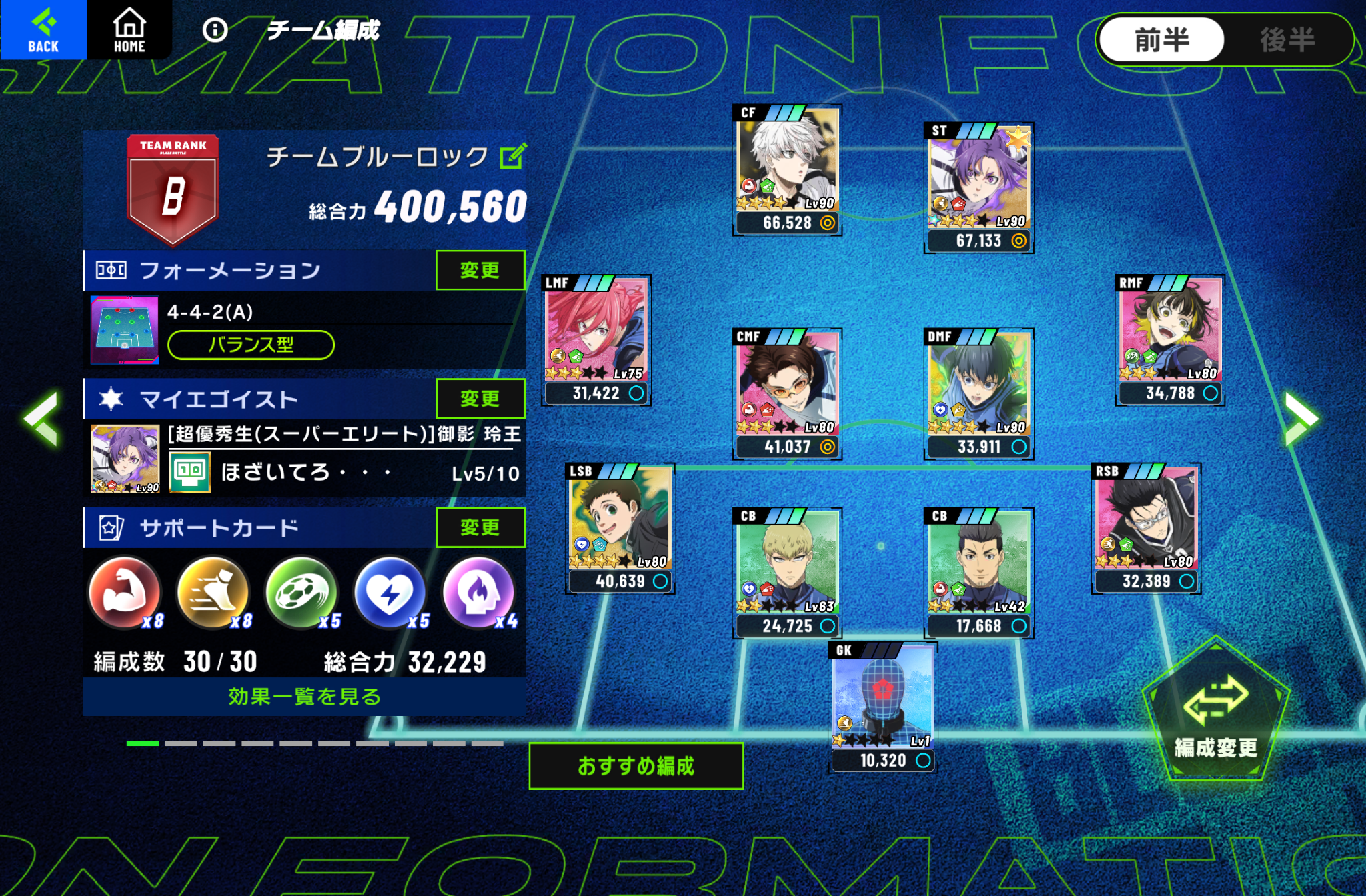Screen dimensions: 1366x896
Task: View the support card effect list
Action: [304, 697]
